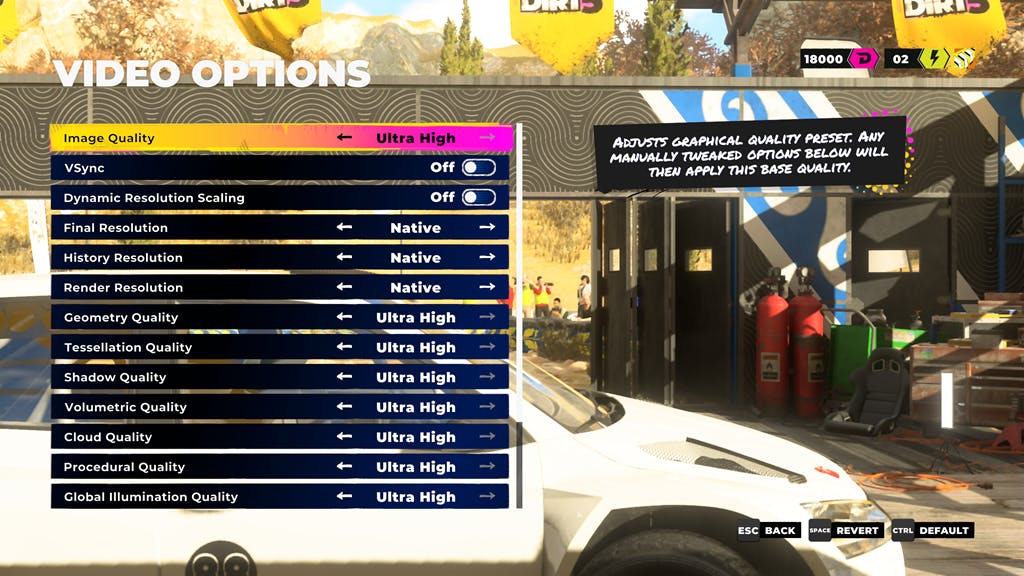Click right arrow for Final Resolution
1024x576 pixels.
pos(487,228)
